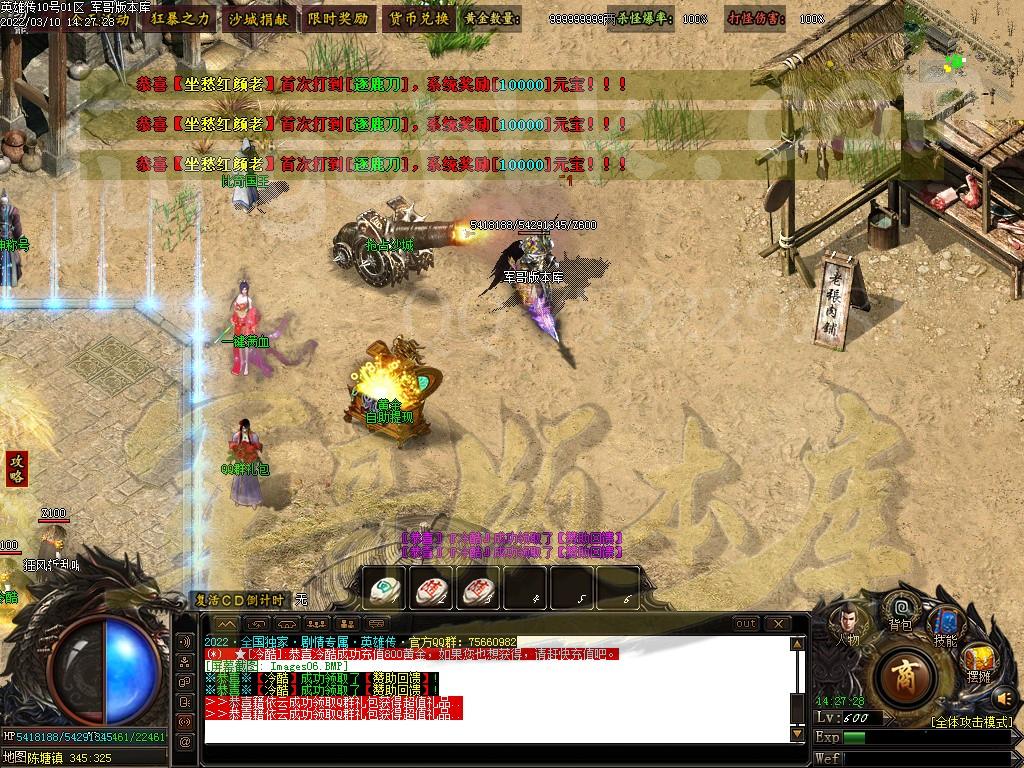The width and height of the screenshot is (1024, 768).
Task: Open the 货币兑换 currency exchange
Action: click(417, 18)
